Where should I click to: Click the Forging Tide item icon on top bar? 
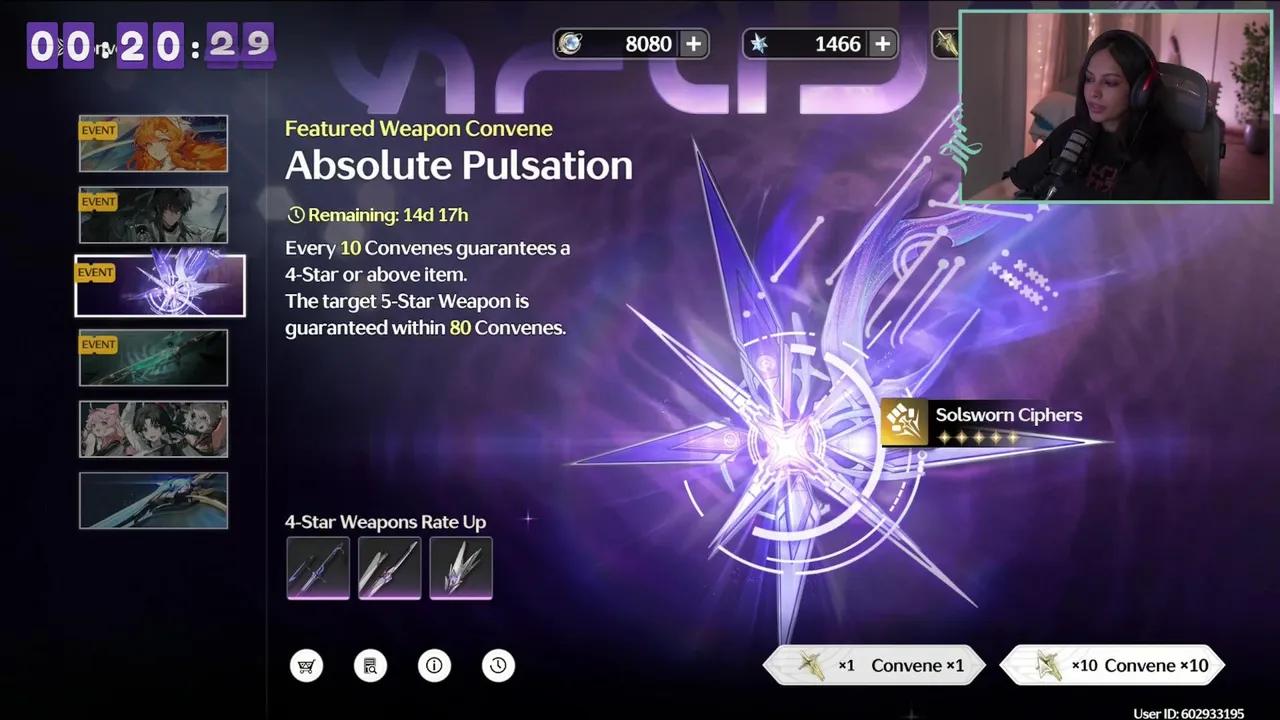(945, 43)
